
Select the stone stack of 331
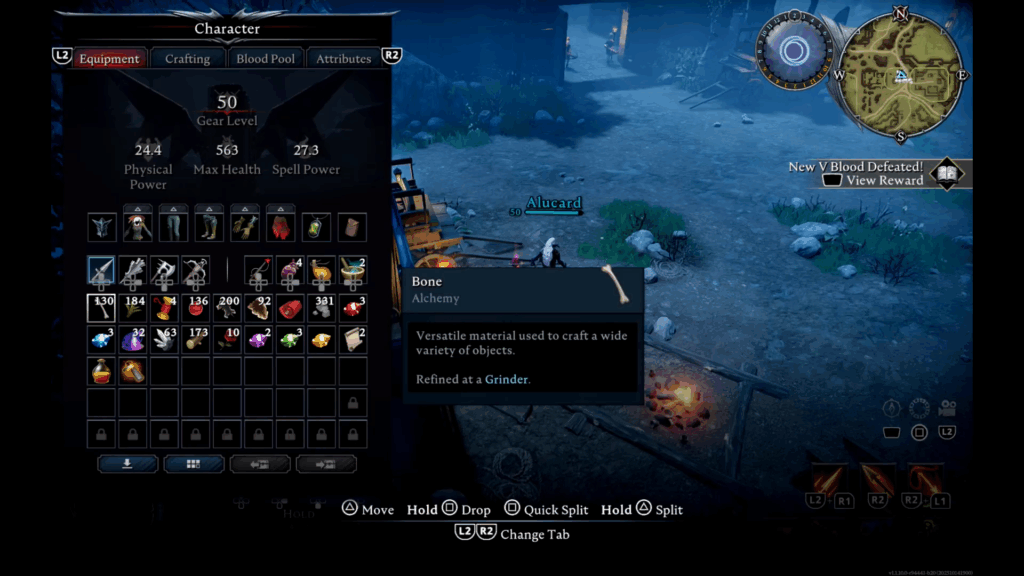tap(321, 307)
